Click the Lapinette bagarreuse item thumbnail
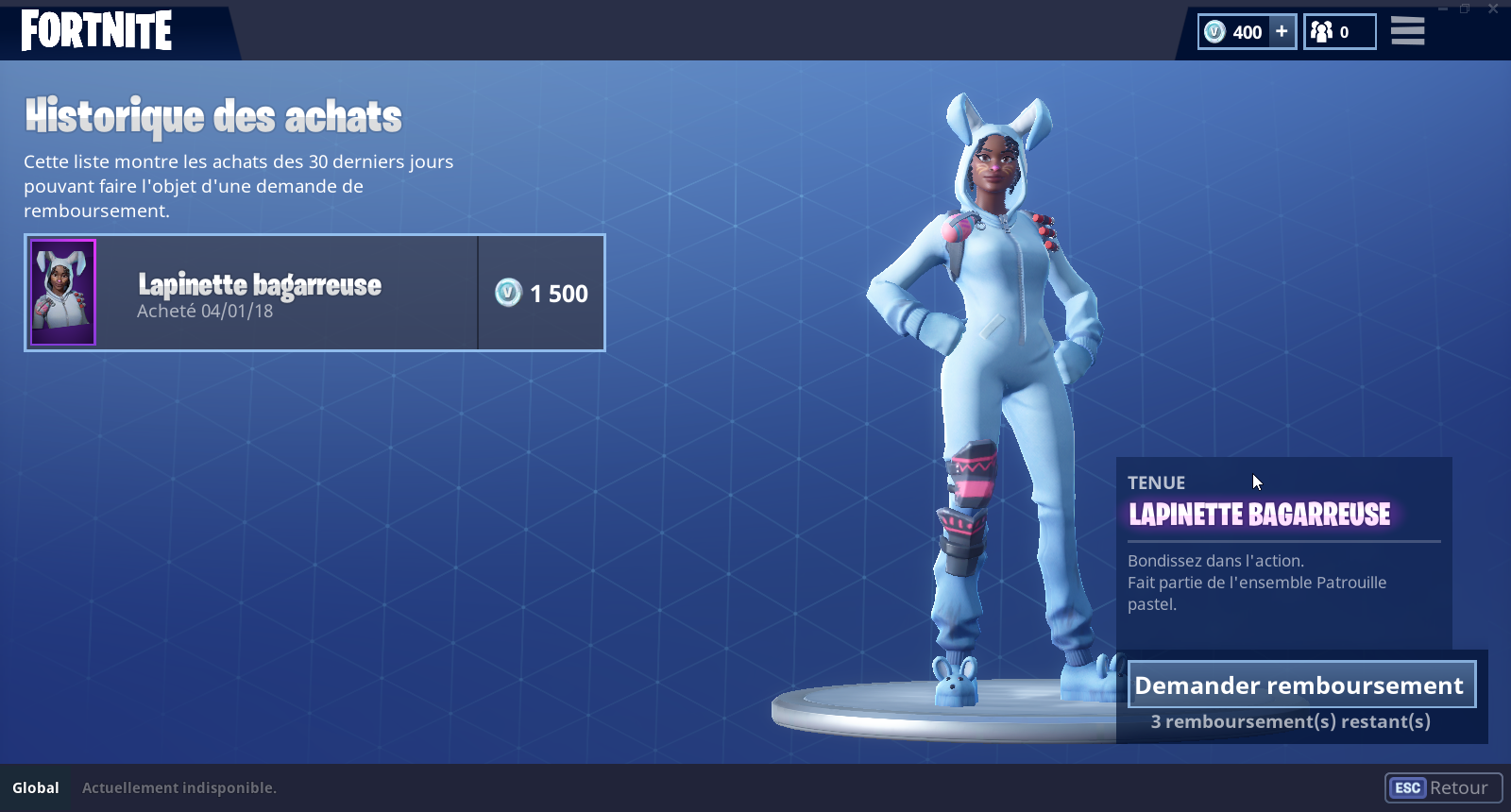The height and width of the screenshot is (812, 1511). pyautogui.click(x=62, y=293)
